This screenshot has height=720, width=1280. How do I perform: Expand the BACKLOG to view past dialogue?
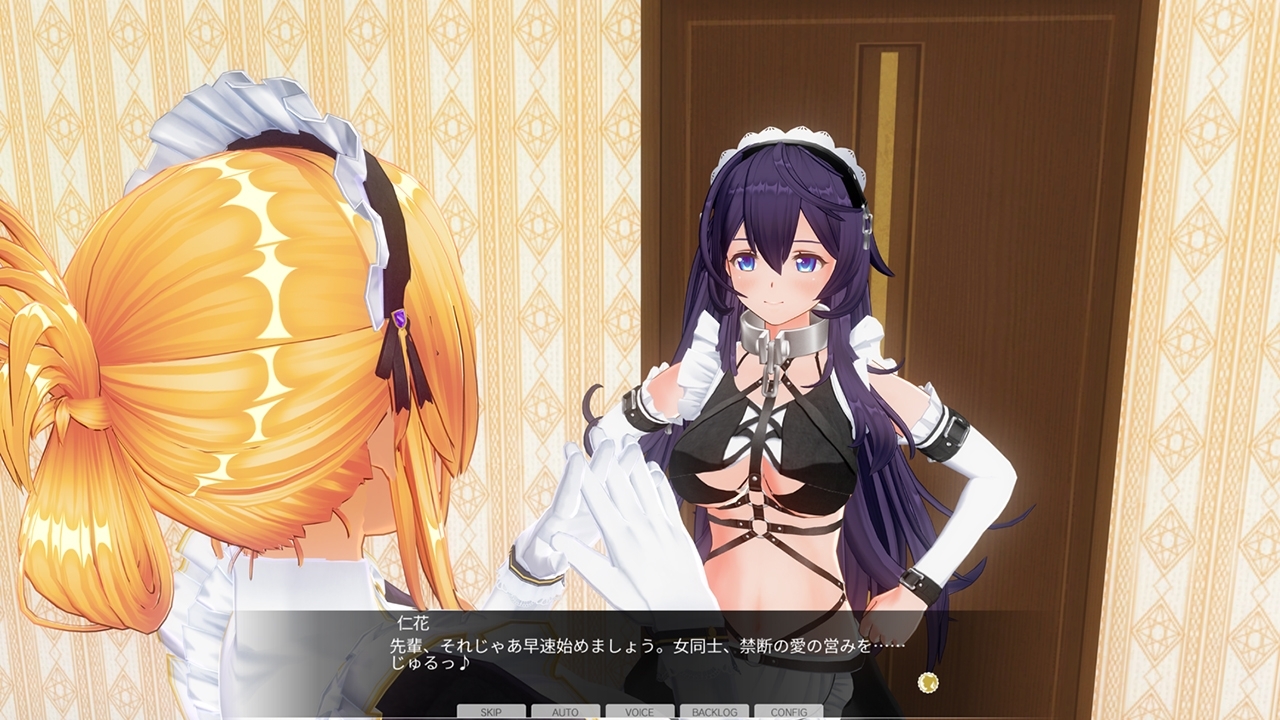tap(712, 713)
